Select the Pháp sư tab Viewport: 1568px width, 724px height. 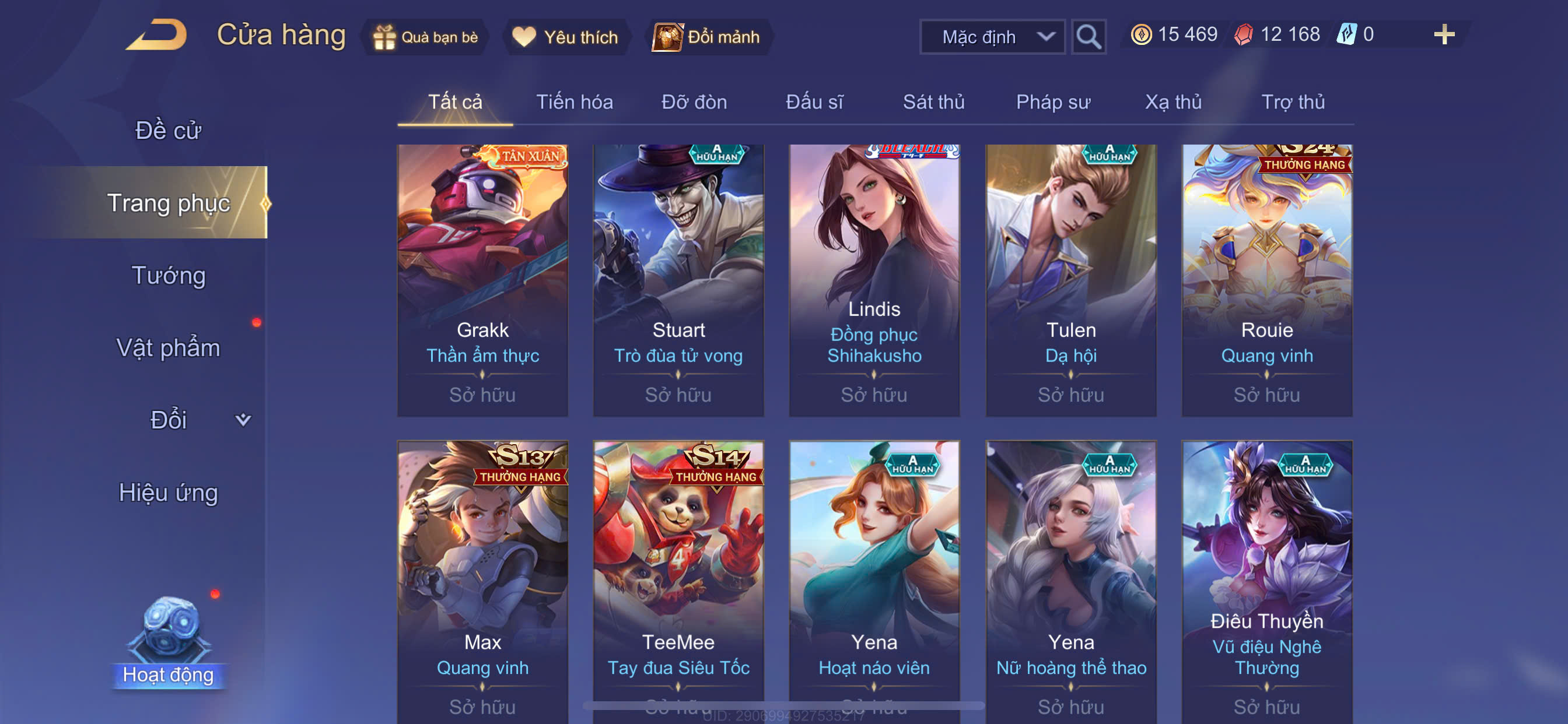tap(1052, 102)
